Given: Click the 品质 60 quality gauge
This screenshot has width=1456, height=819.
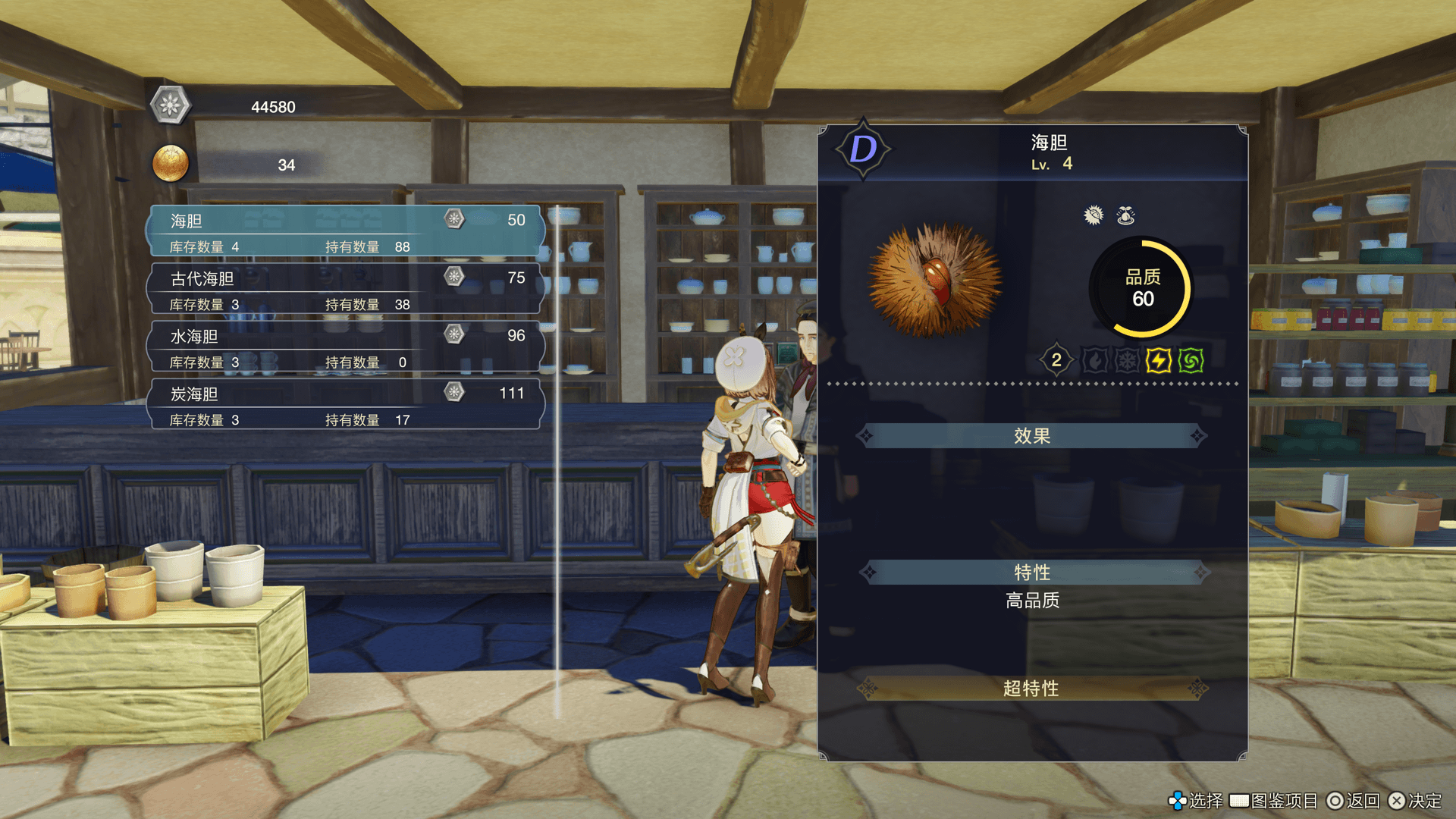Looking at the screenshot, I should 1141,288.
